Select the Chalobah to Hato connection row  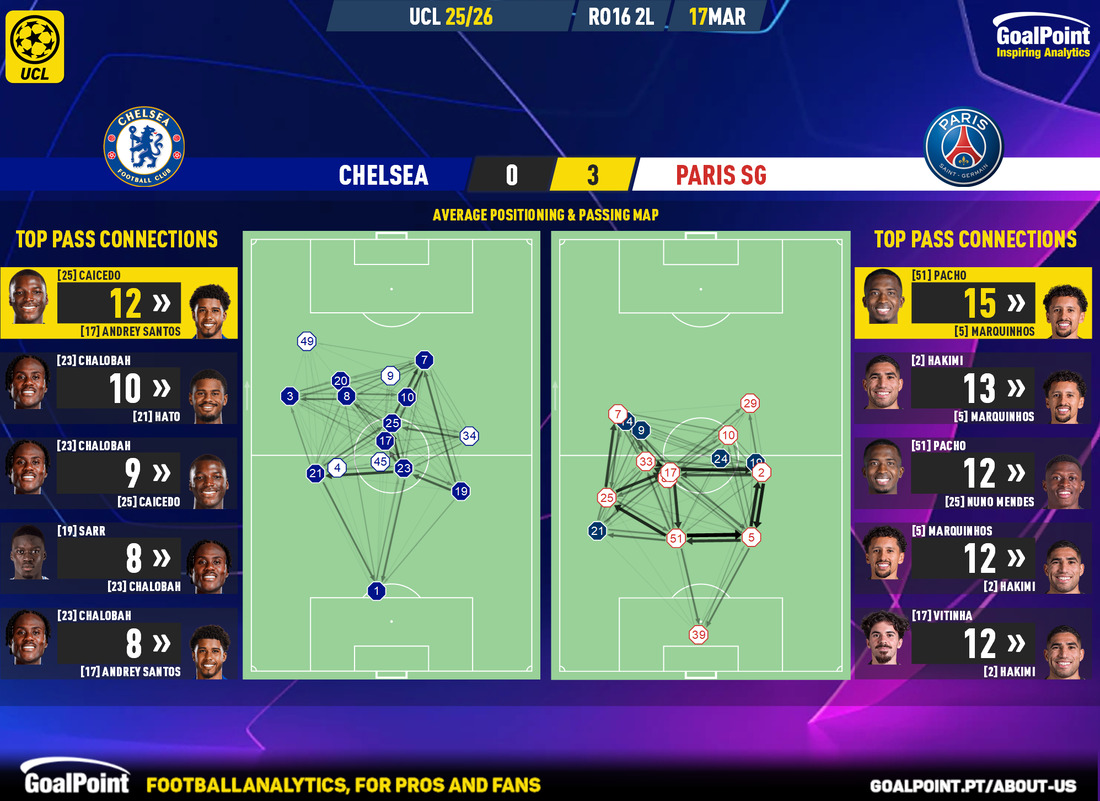coord(120,388)
